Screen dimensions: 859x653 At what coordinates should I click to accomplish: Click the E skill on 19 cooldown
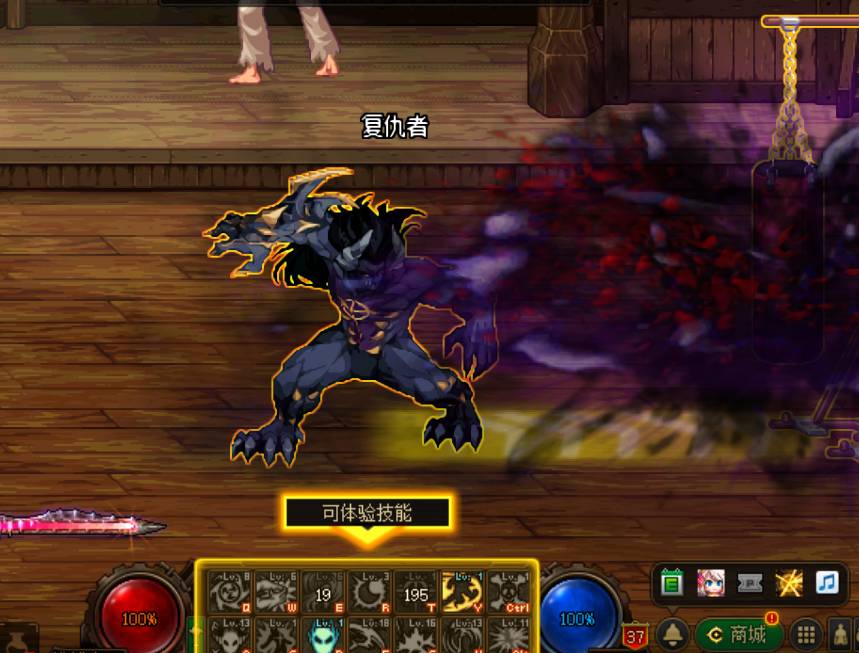pyautogui.click(x=323, y=593)
